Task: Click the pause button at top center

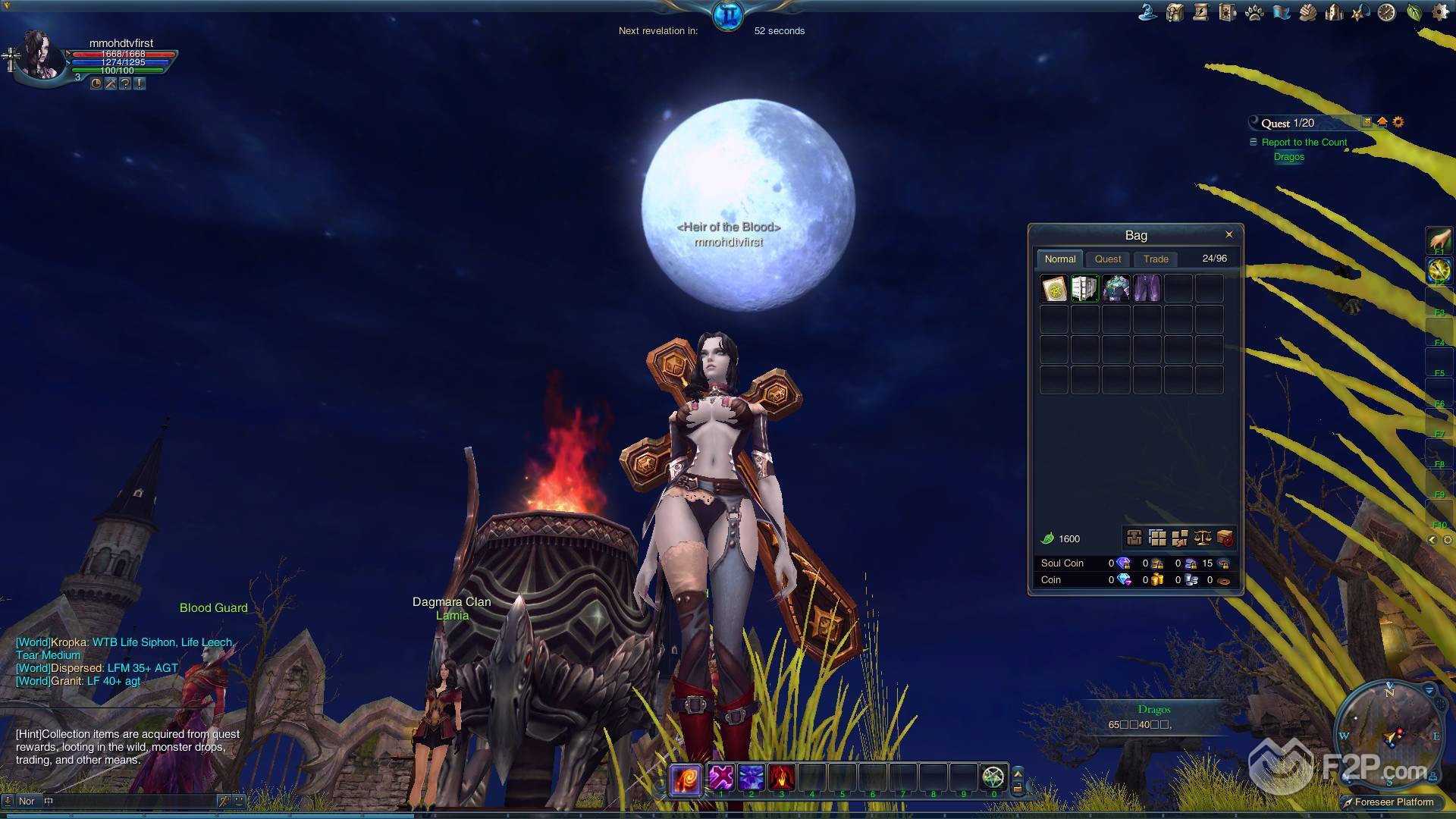Action: [x=727, y=15]
